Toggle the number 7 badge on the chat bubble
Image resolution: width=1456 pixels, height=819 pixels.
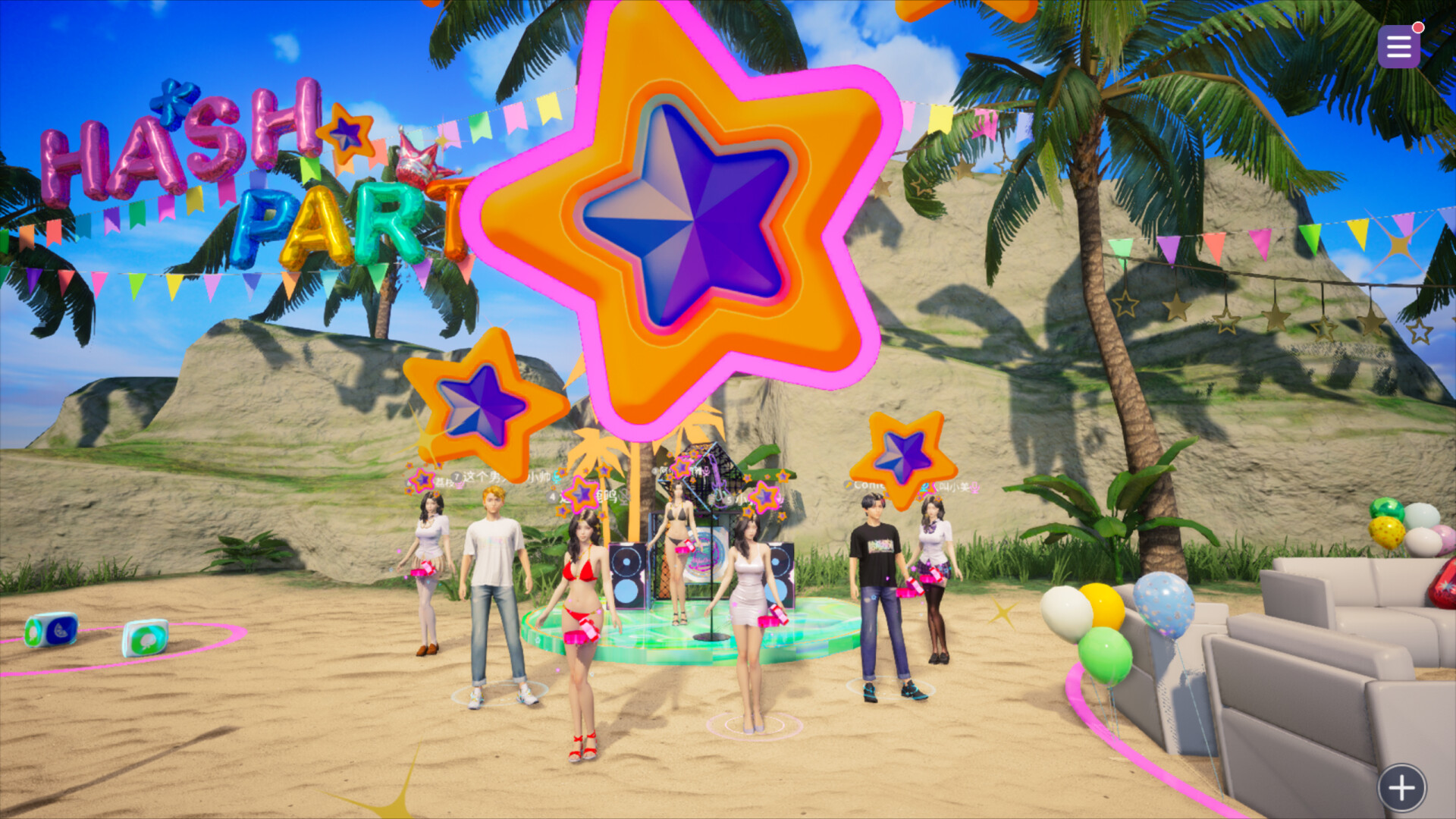click(455, 476)
